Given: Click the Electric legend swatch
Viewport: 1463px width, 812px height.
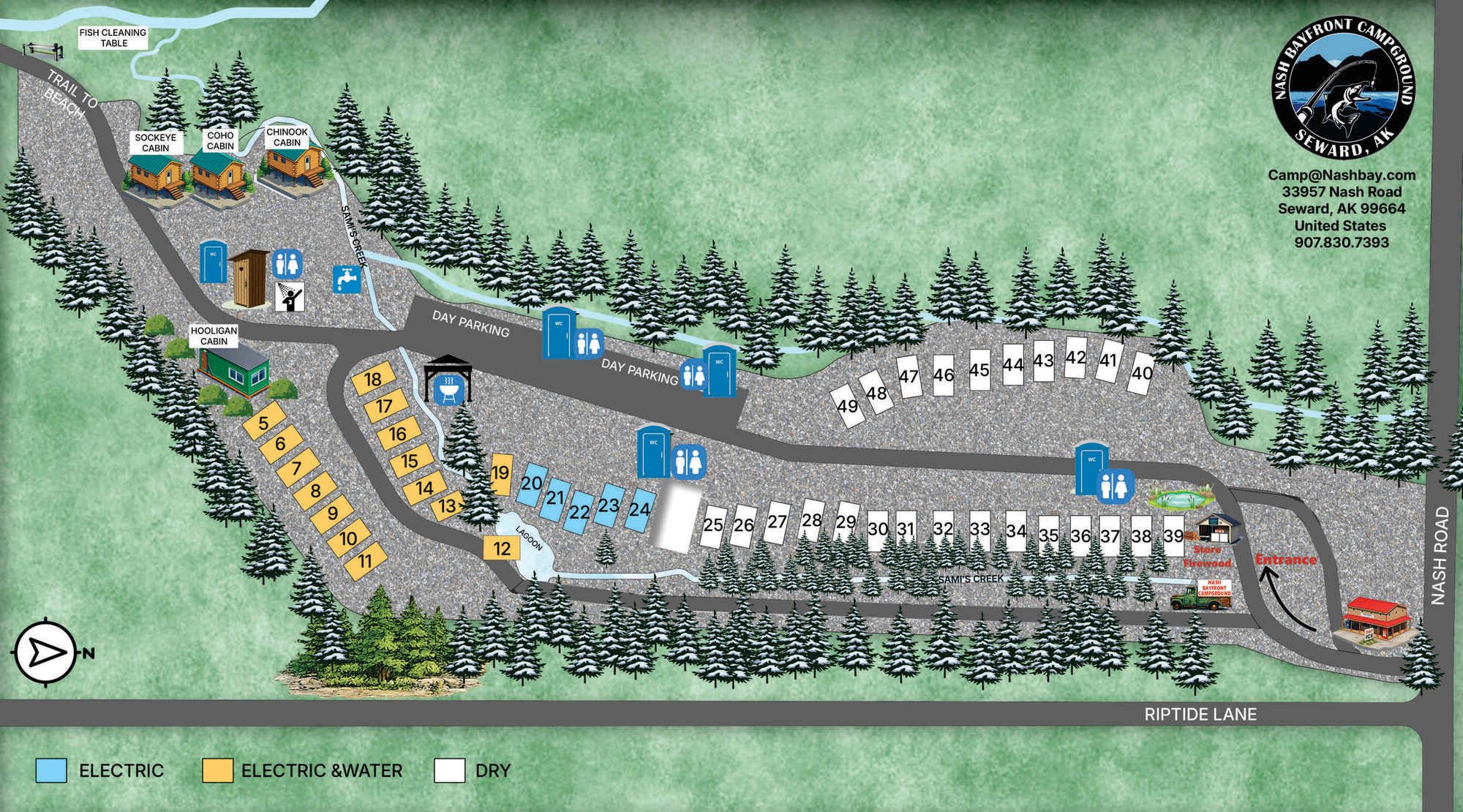Looking at the screenshot, I should (x=51, y=770).
